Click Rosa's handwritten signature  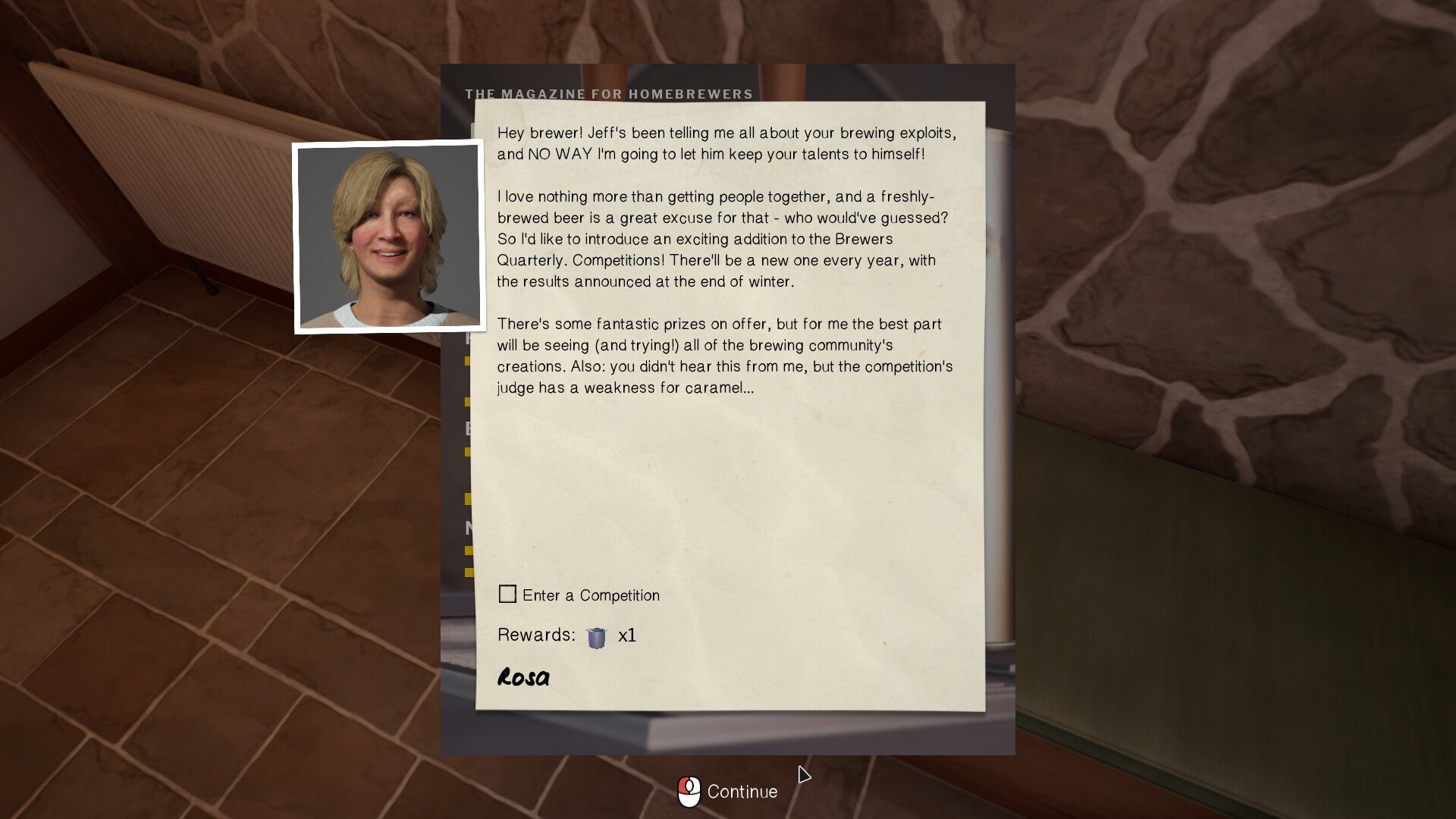(x=525, y=676)
